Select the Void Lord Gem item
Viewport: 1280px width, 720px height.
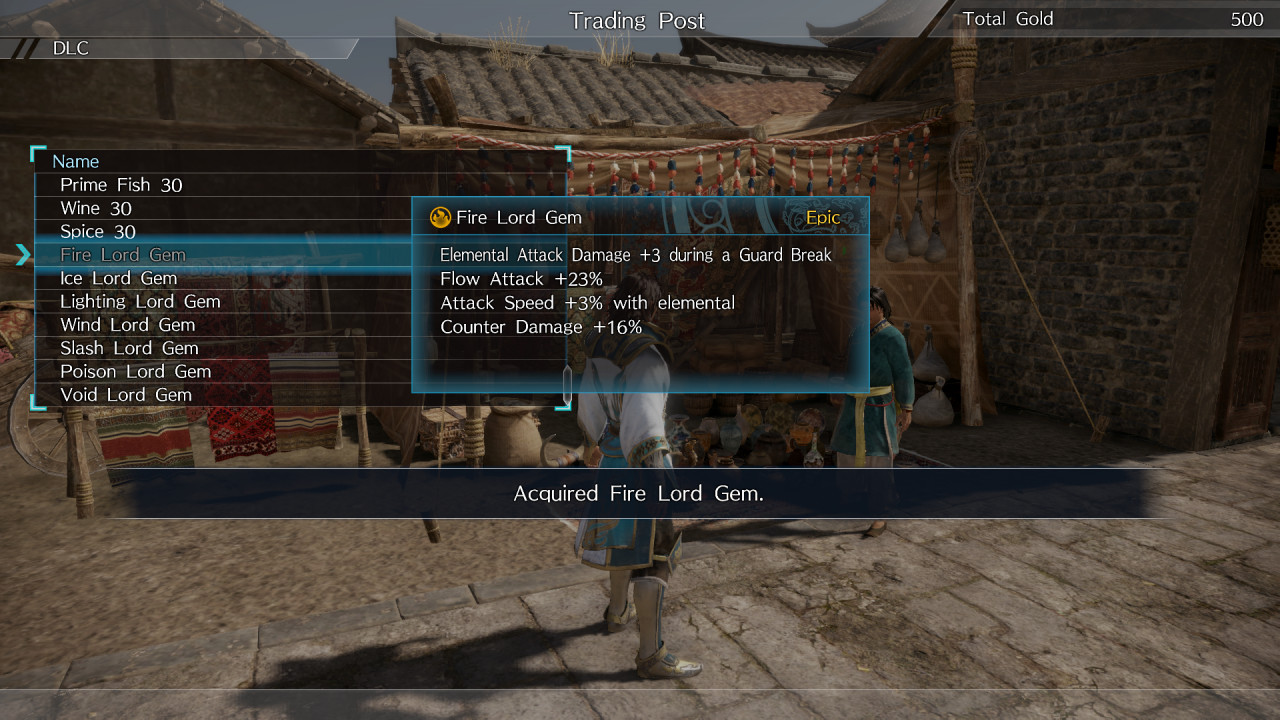124,394
